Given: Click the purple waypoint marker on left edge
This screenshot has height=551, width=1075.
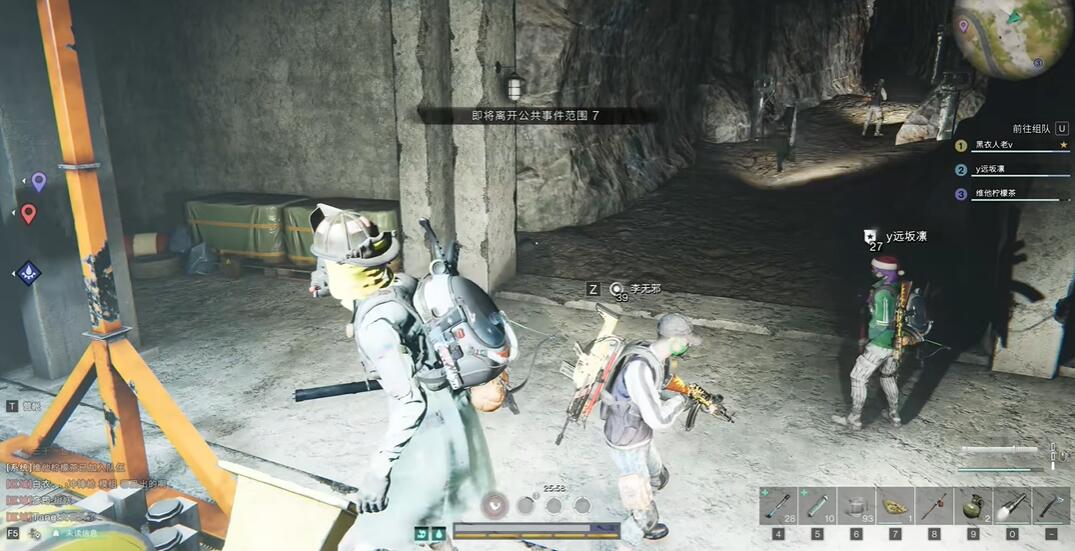Looking at the screenshot, I should point(38,181).
